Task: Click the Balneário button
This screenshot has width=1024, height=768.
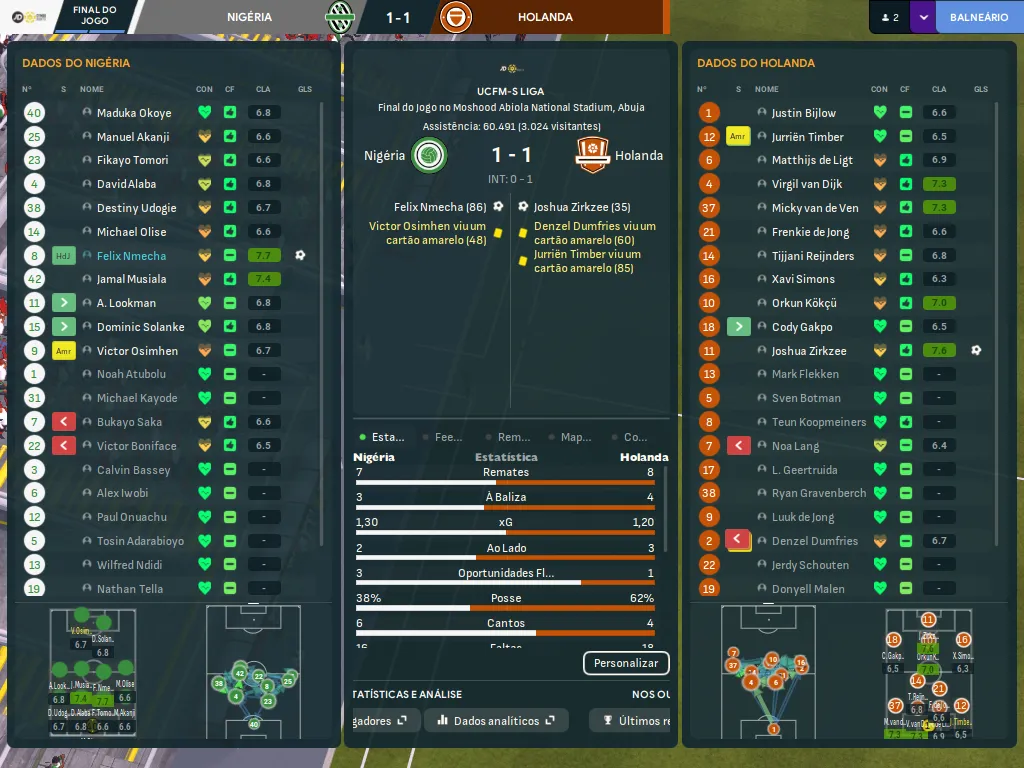Action: coord(978,17)
